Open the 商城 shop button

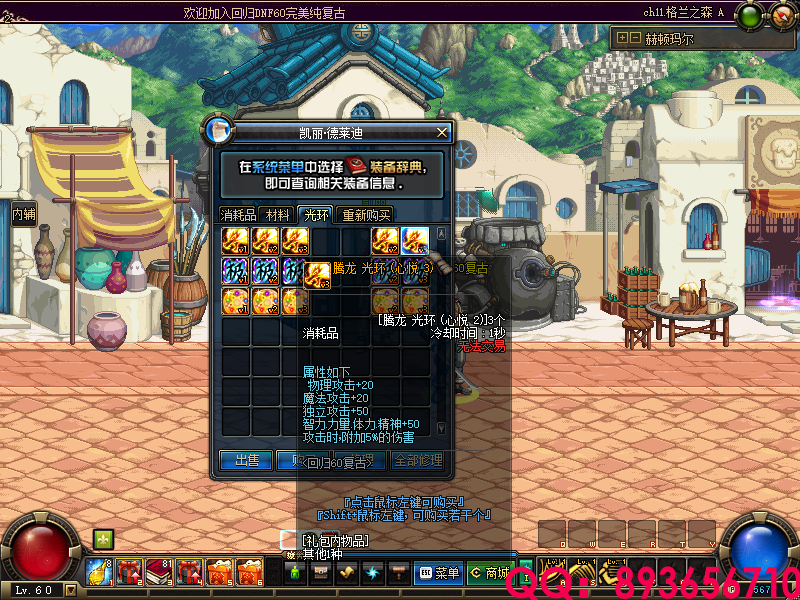pyautogui.click(x=489, y=573)
